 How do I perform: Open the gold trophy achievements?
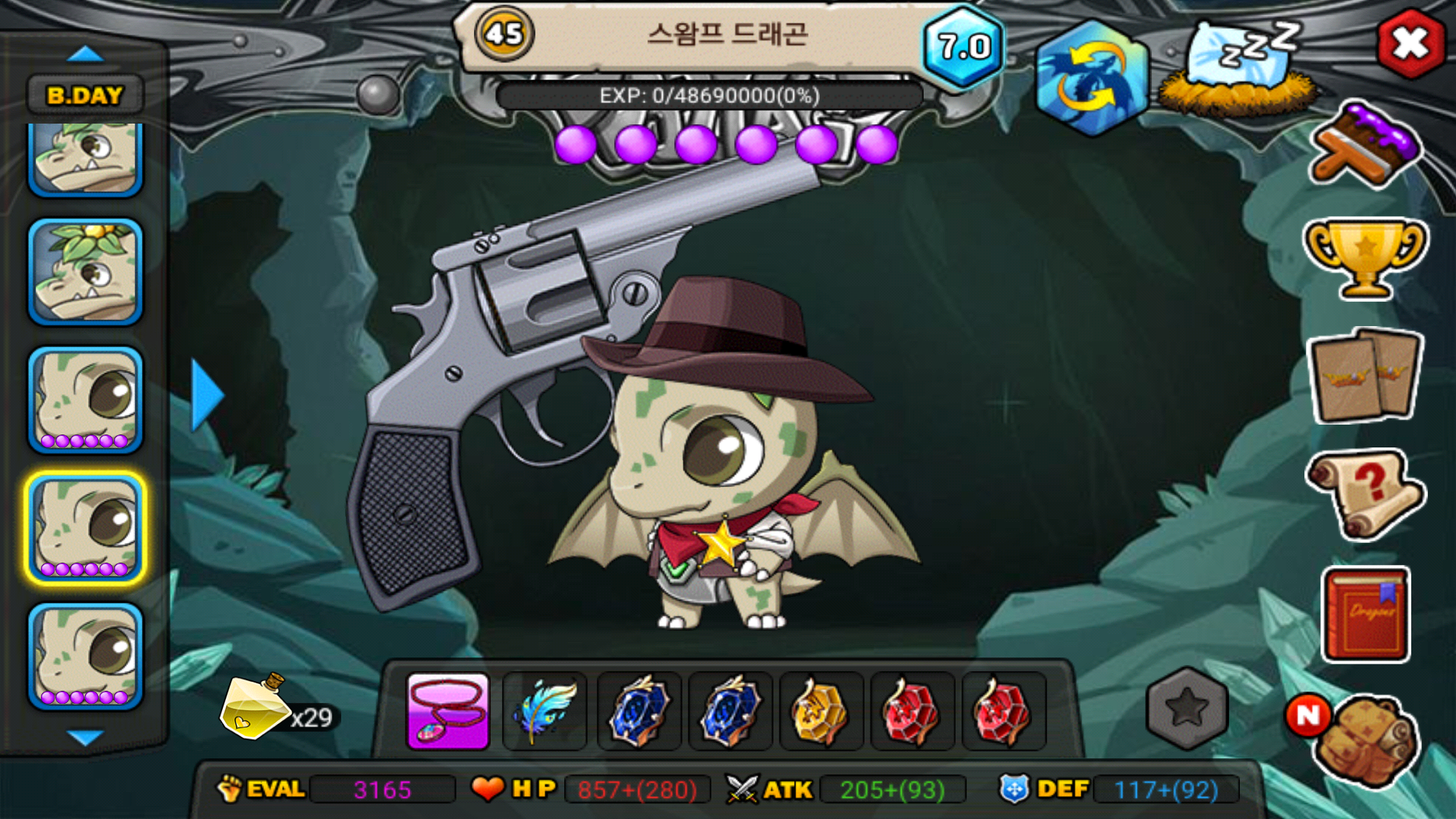coord(1365,258)
